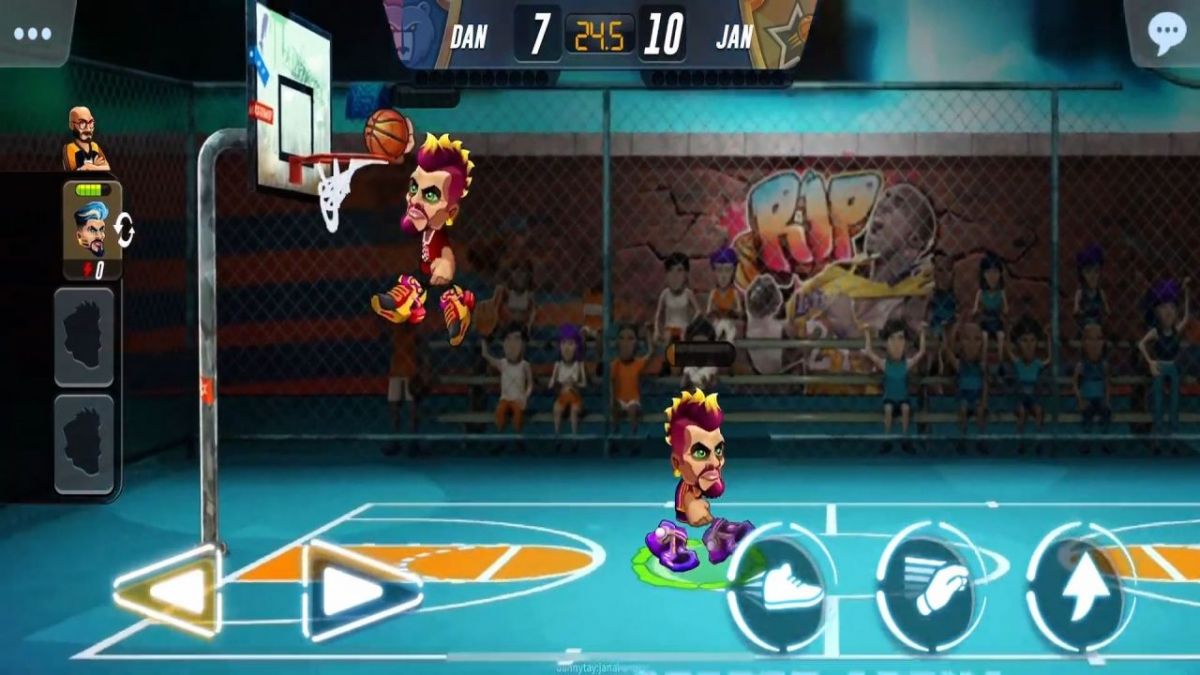Use the glove steal button
This screenshot has width=1200, height=675.
point(935,586)
